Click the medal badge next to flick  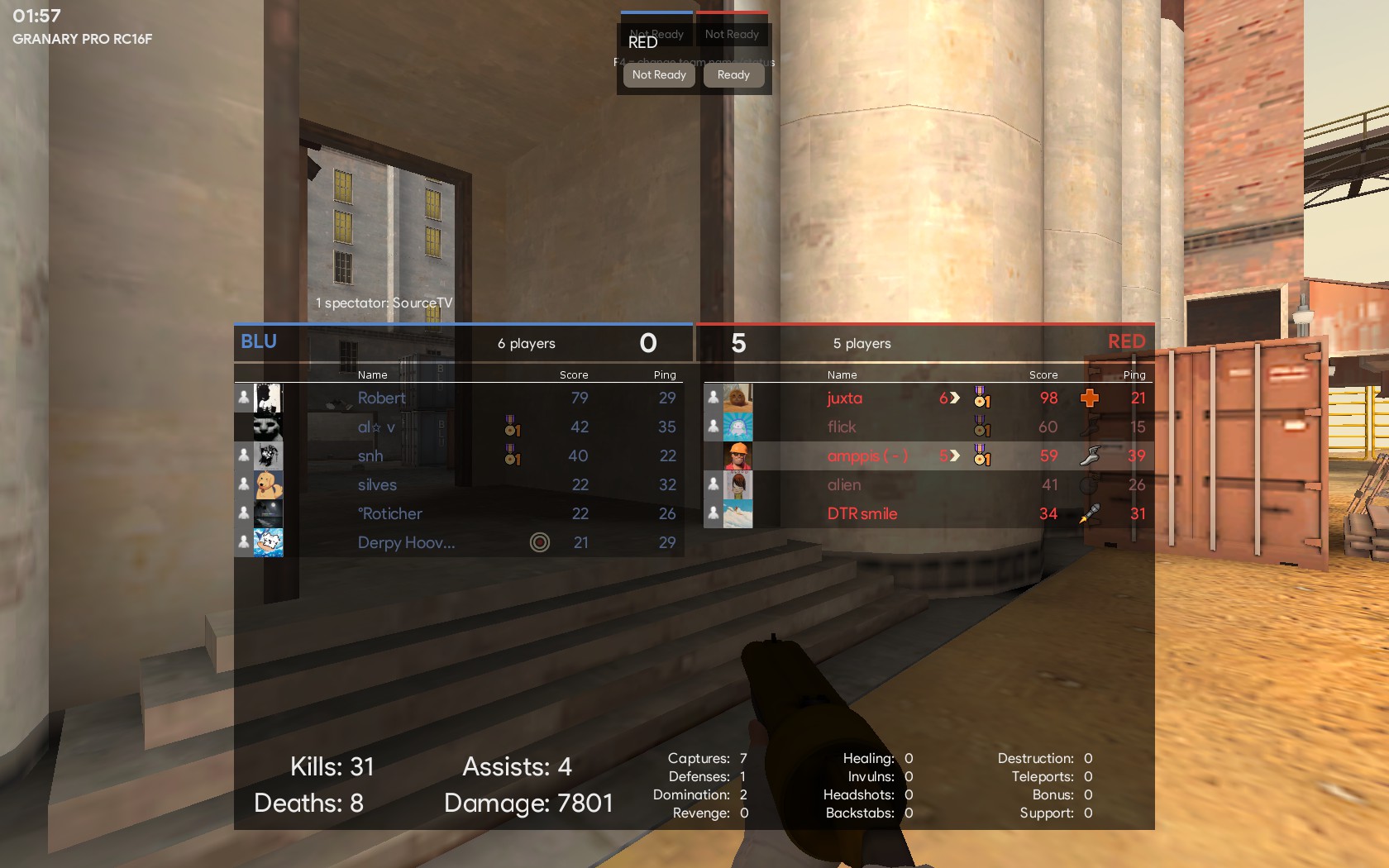981,427
